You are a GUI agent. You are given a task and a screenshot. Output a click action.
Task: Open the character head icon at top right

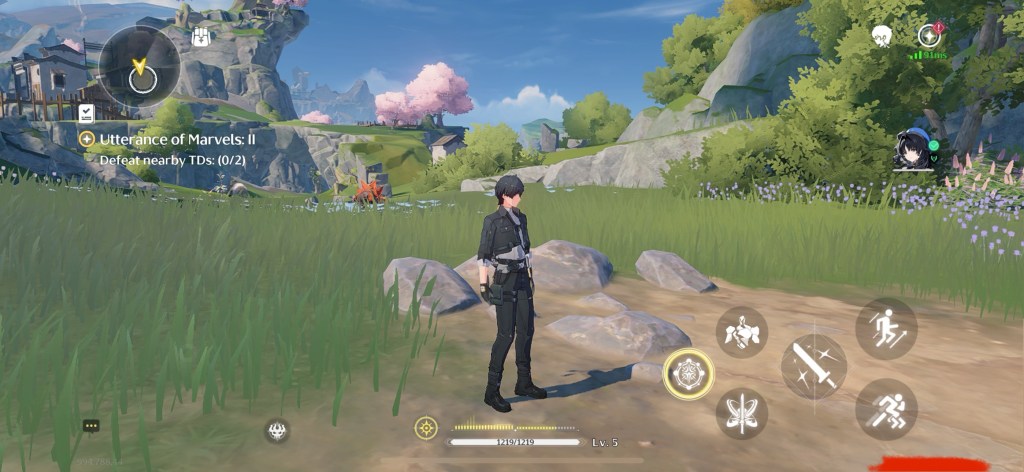coord(881,37)
